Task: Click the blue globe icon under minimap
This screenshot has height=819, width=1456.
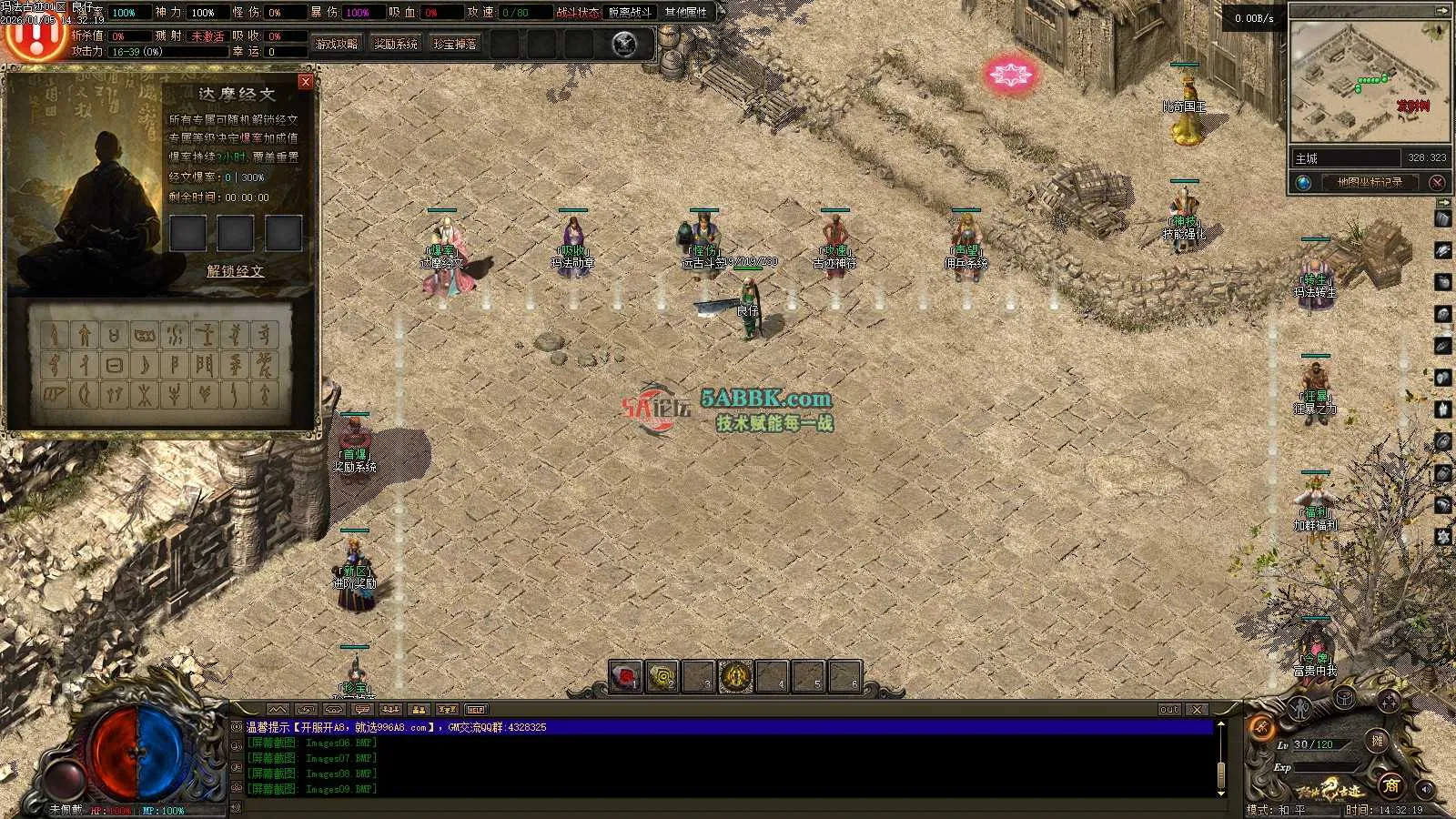Action: (1304, 183)
